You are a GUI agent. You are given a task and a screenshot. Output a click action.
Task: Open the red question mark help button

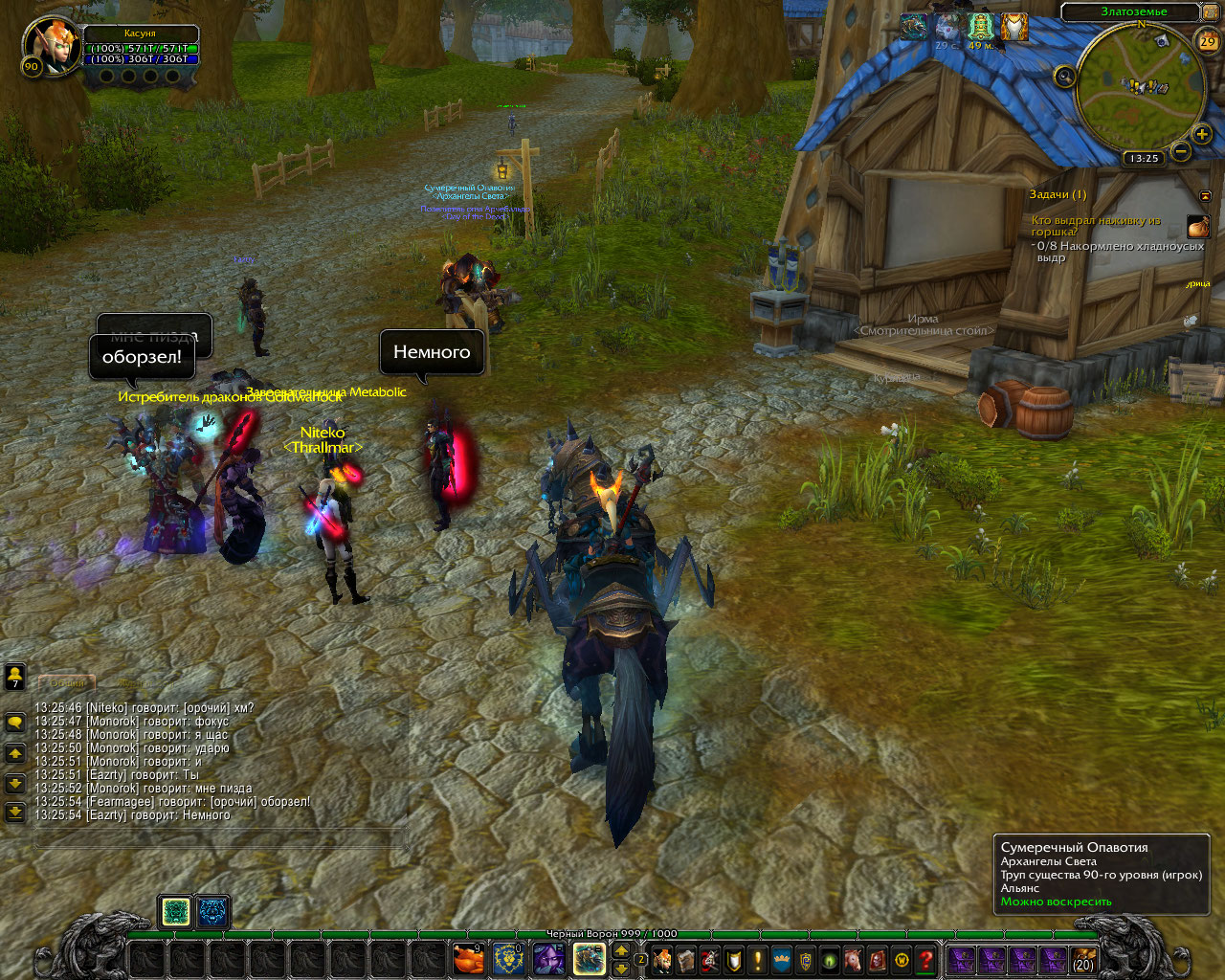(x=925, y=958)
